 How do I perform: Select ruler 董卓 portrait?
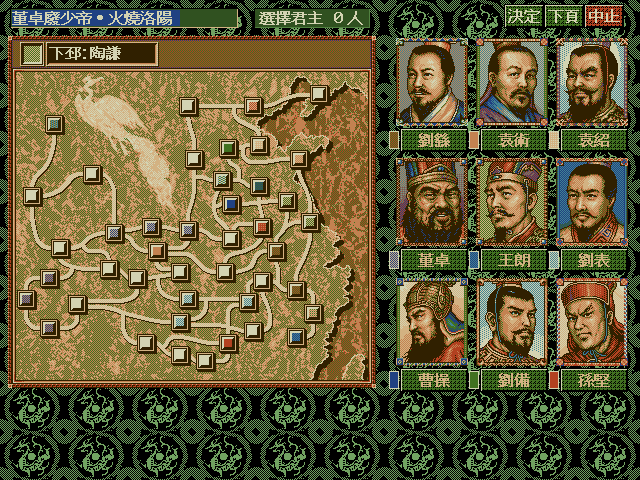(433, 204)
